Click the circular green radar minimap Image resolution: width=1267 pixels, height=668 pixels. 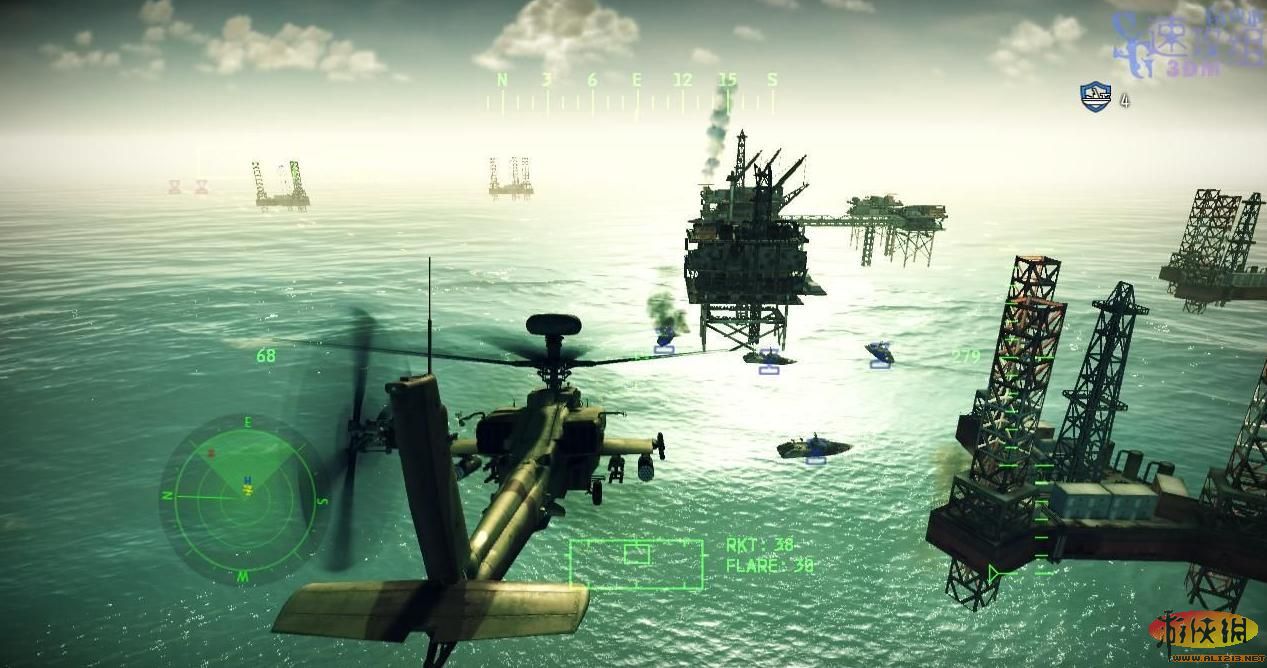point(244,497)
